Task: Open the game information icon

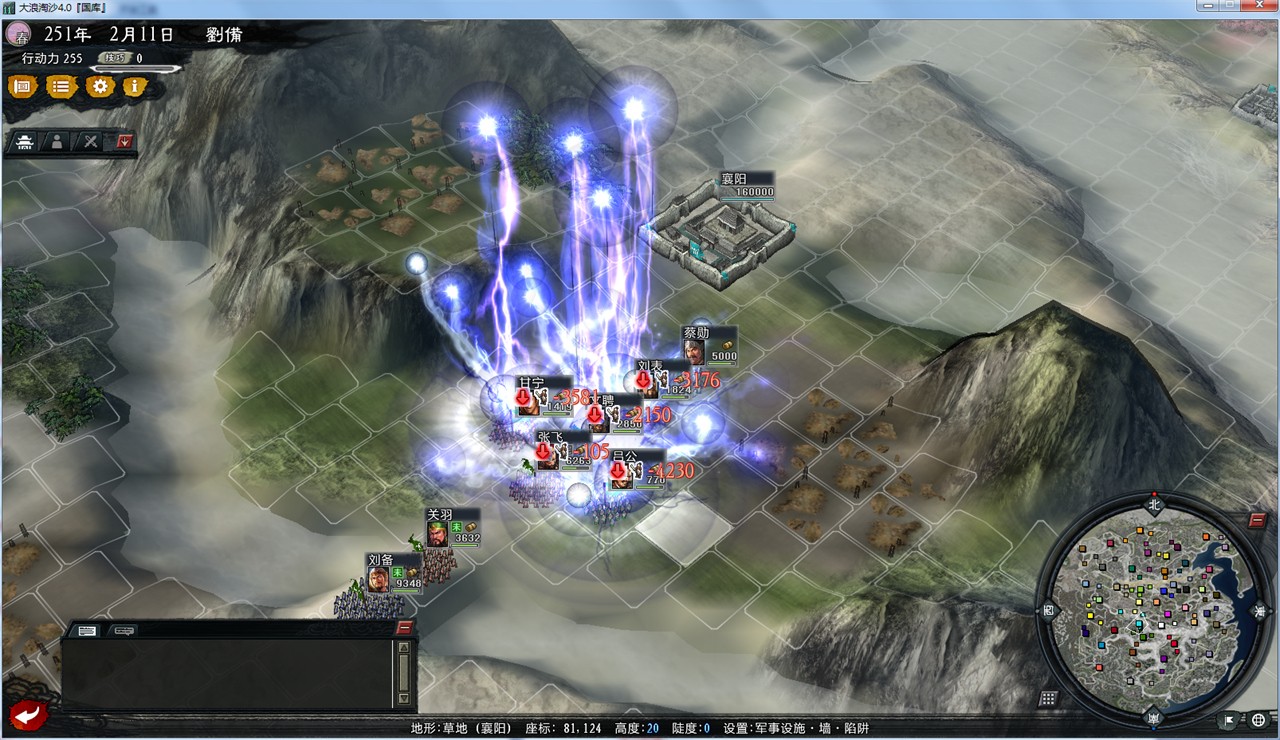Action: pos(133,87)
